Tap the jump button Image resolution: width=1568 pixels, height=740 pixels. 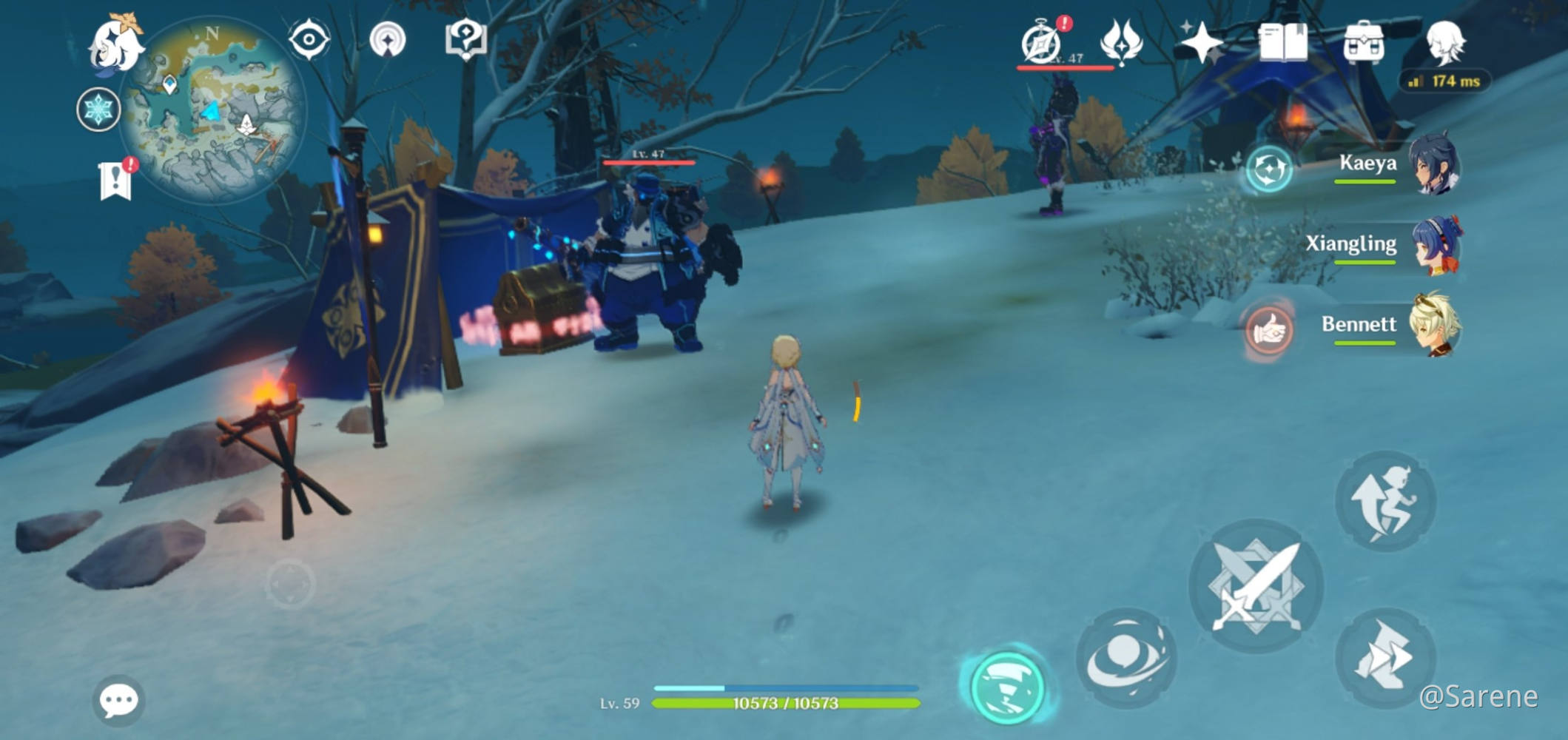[x=1385, y=501]
